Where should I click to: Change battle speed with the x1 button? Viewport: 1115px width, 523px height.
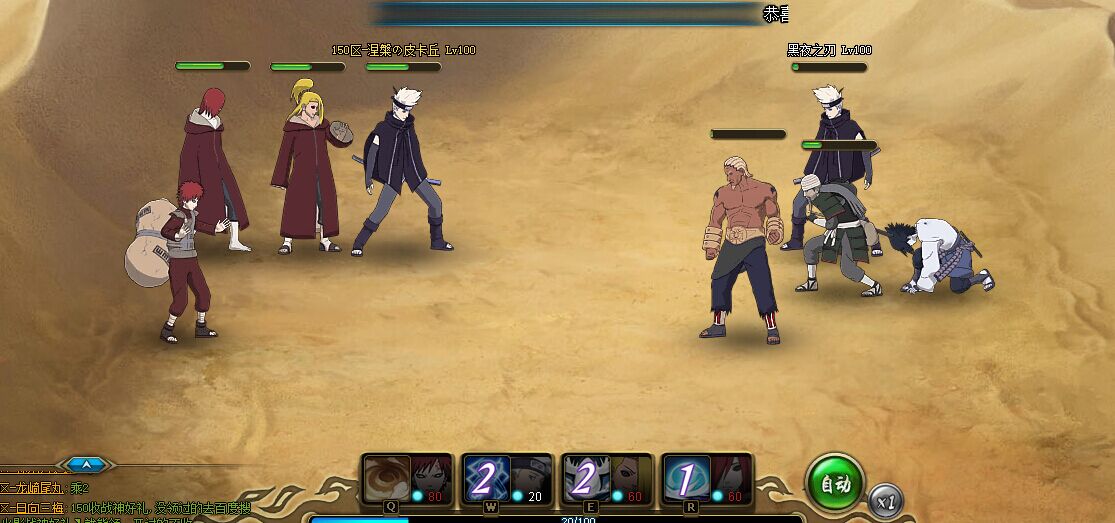pyautogui.click(x=884, y=500)
